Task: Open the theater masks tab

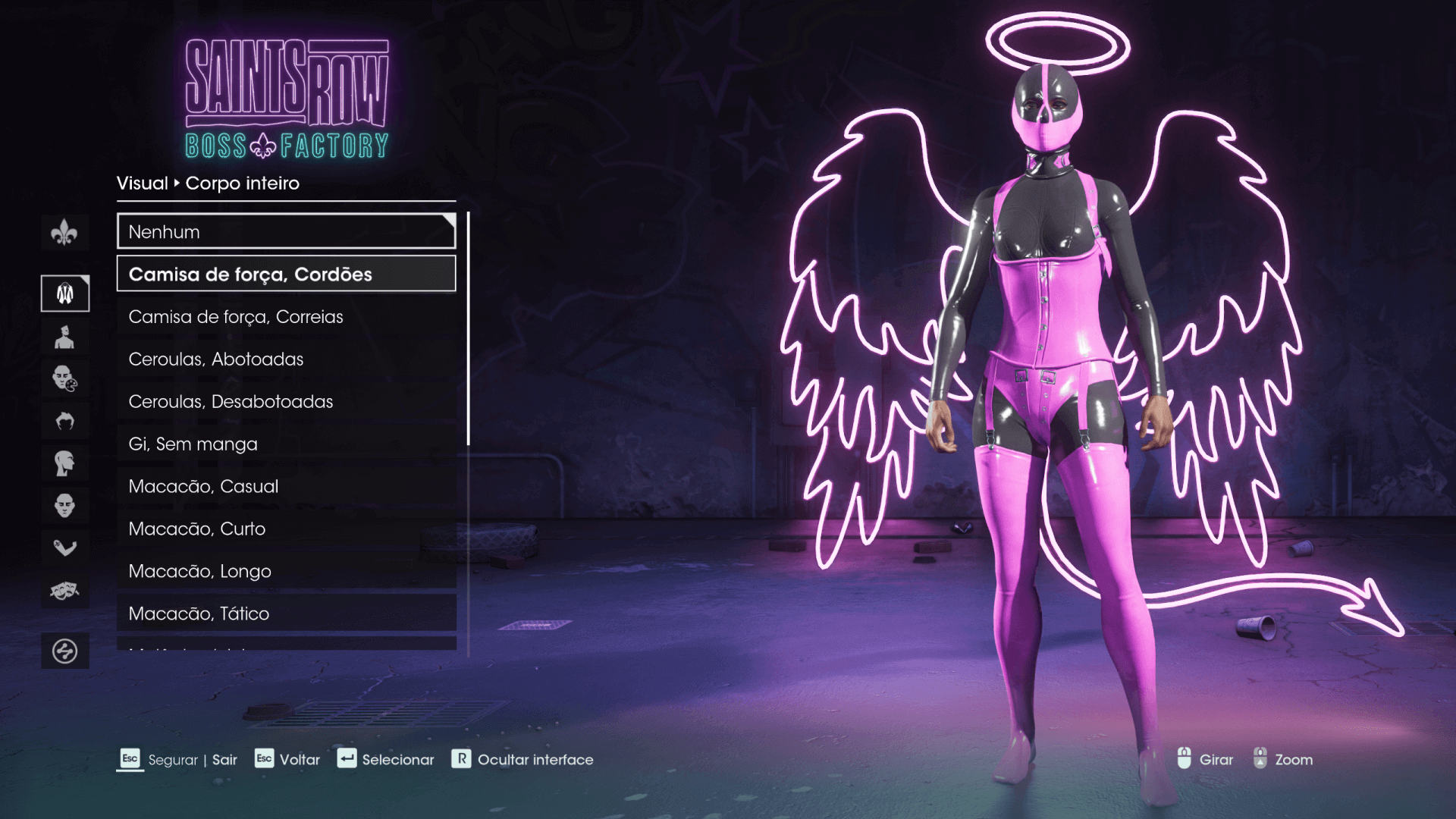Action: pos(64,590)
